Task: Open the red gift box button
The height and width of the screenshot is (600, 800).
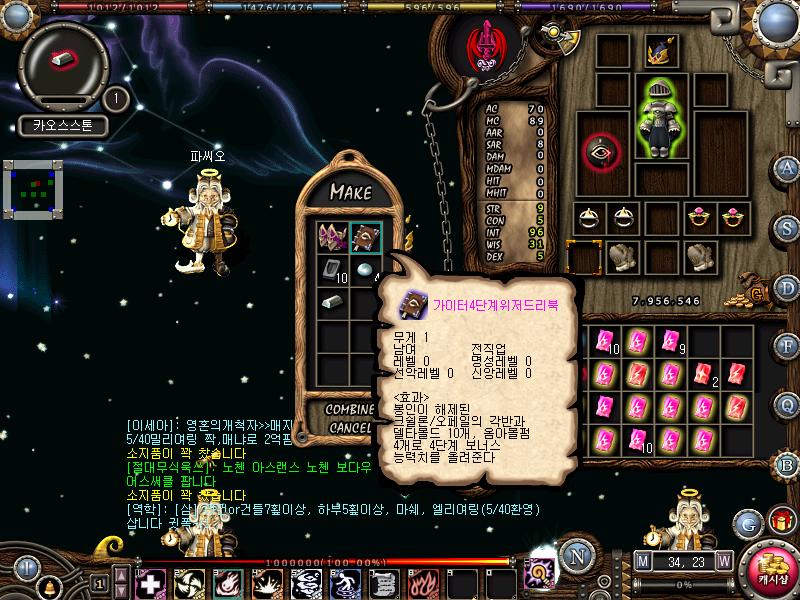Action: (x=780, y=522)
